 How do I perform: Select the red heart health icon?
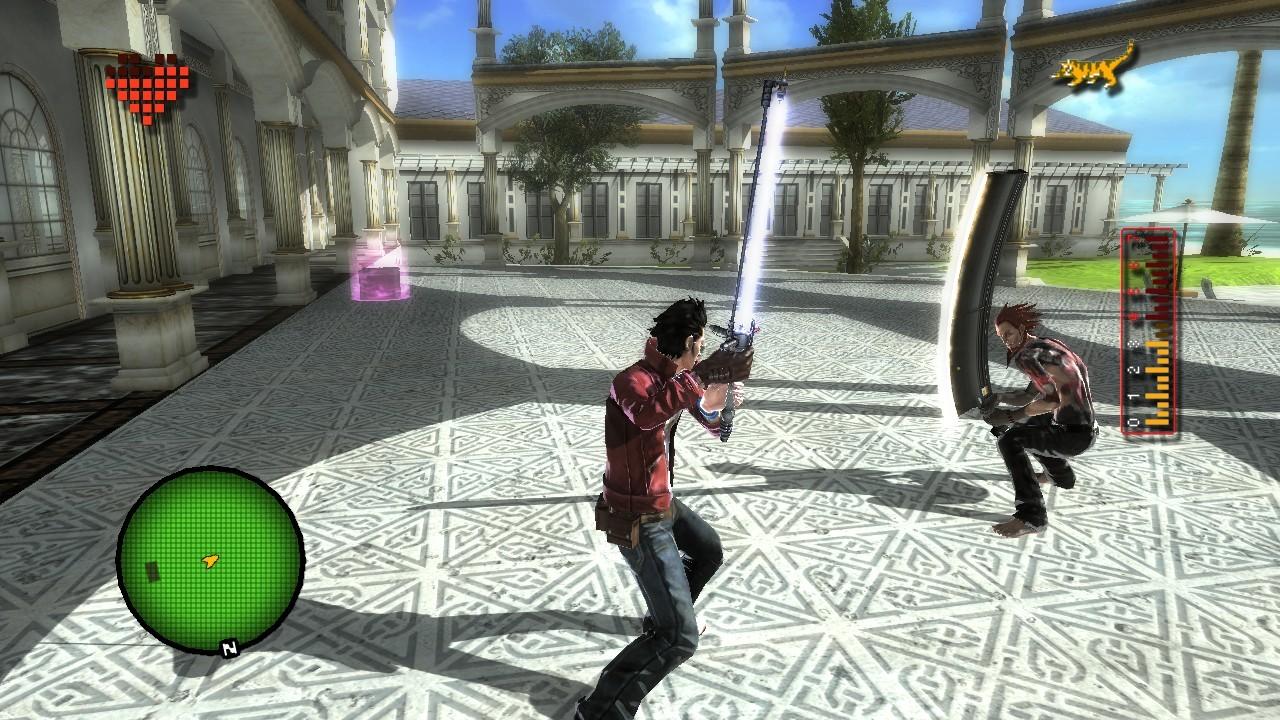click(145, 90)
